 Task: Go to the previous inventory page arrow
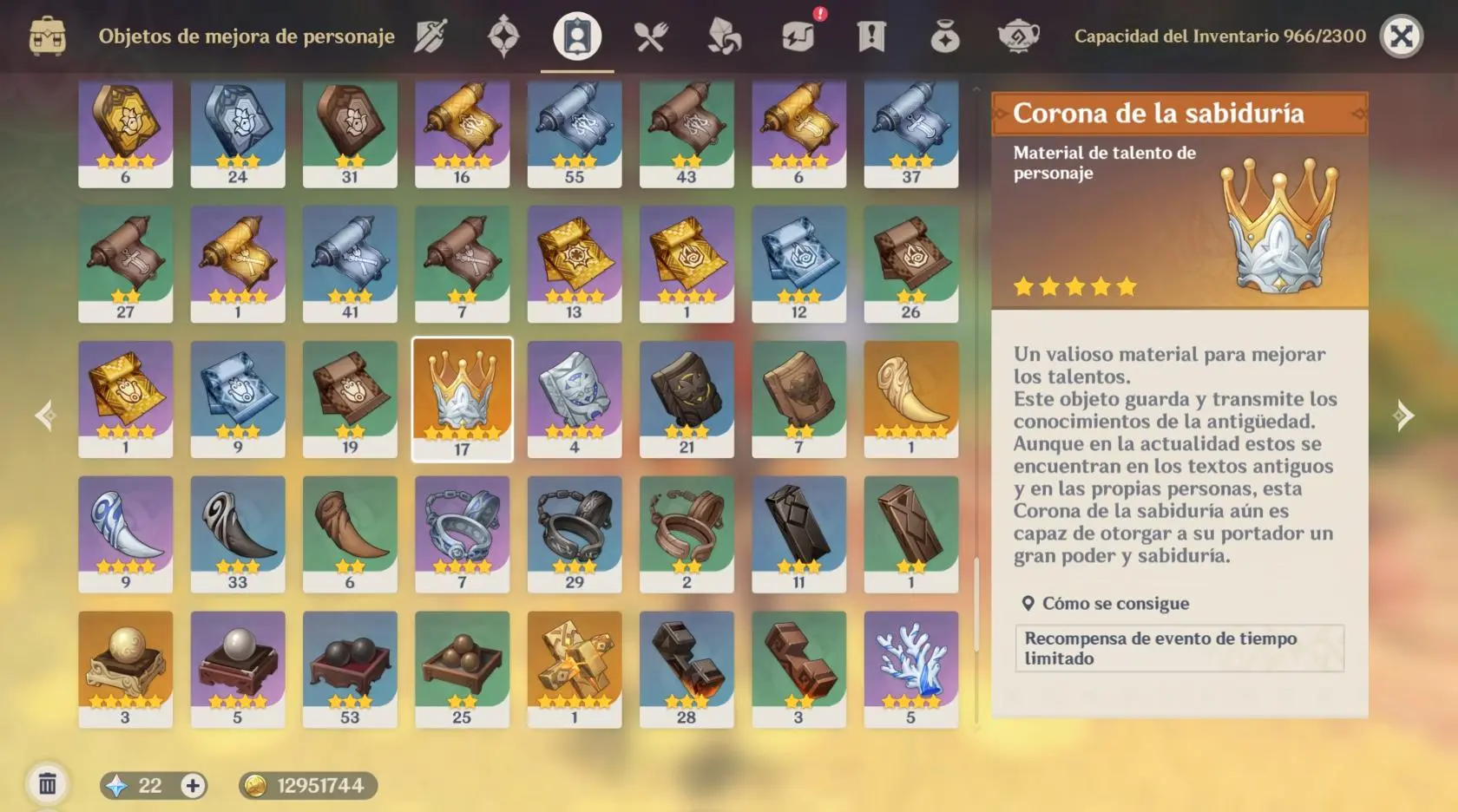pyautogui.click(x=45, y=416)
